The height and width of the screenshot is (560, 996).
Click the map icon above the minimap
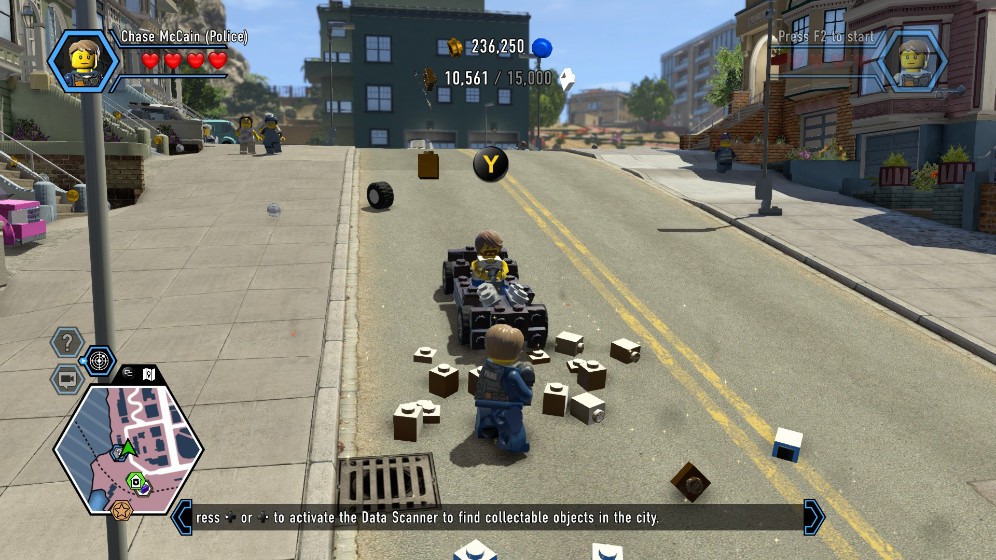(x=148, y=374)
